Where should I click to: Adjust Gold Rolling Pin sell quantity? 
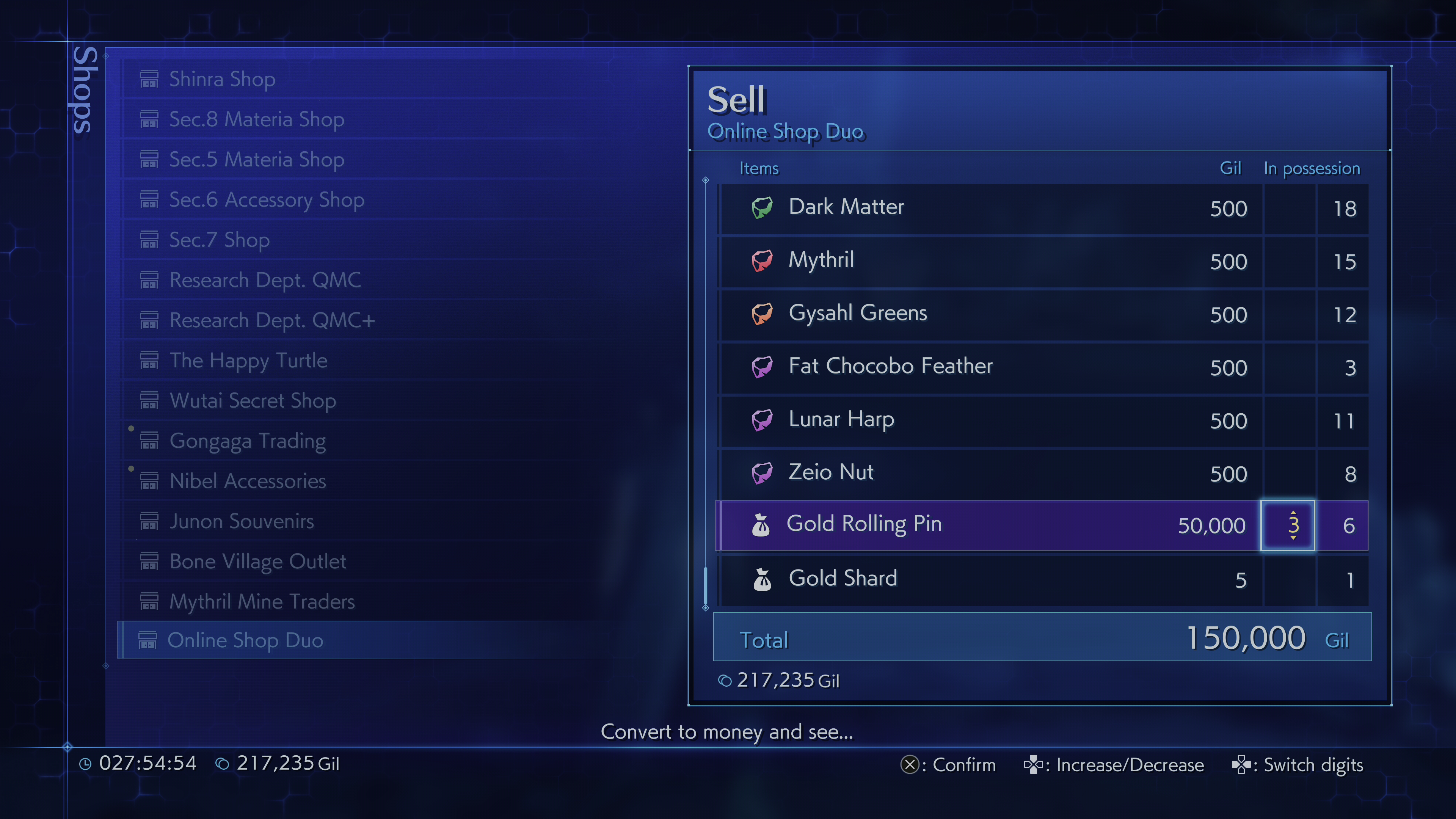click(x=1288, y=526)
